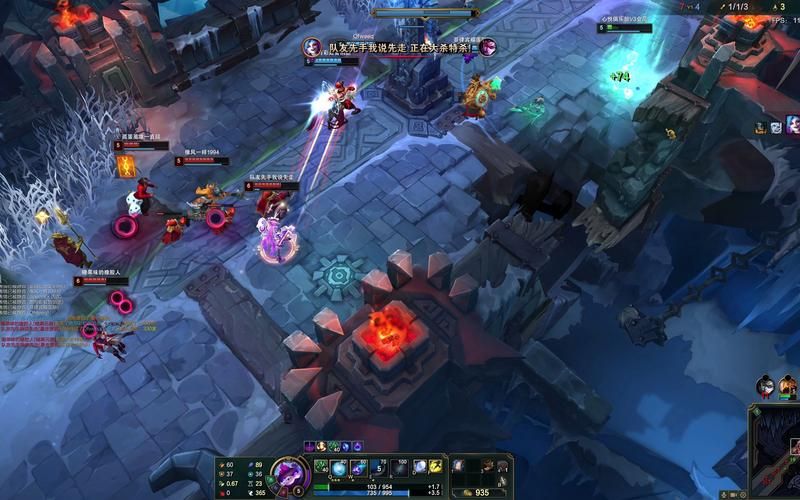Use the D summoner spell
800x500 pixels.
420,467
